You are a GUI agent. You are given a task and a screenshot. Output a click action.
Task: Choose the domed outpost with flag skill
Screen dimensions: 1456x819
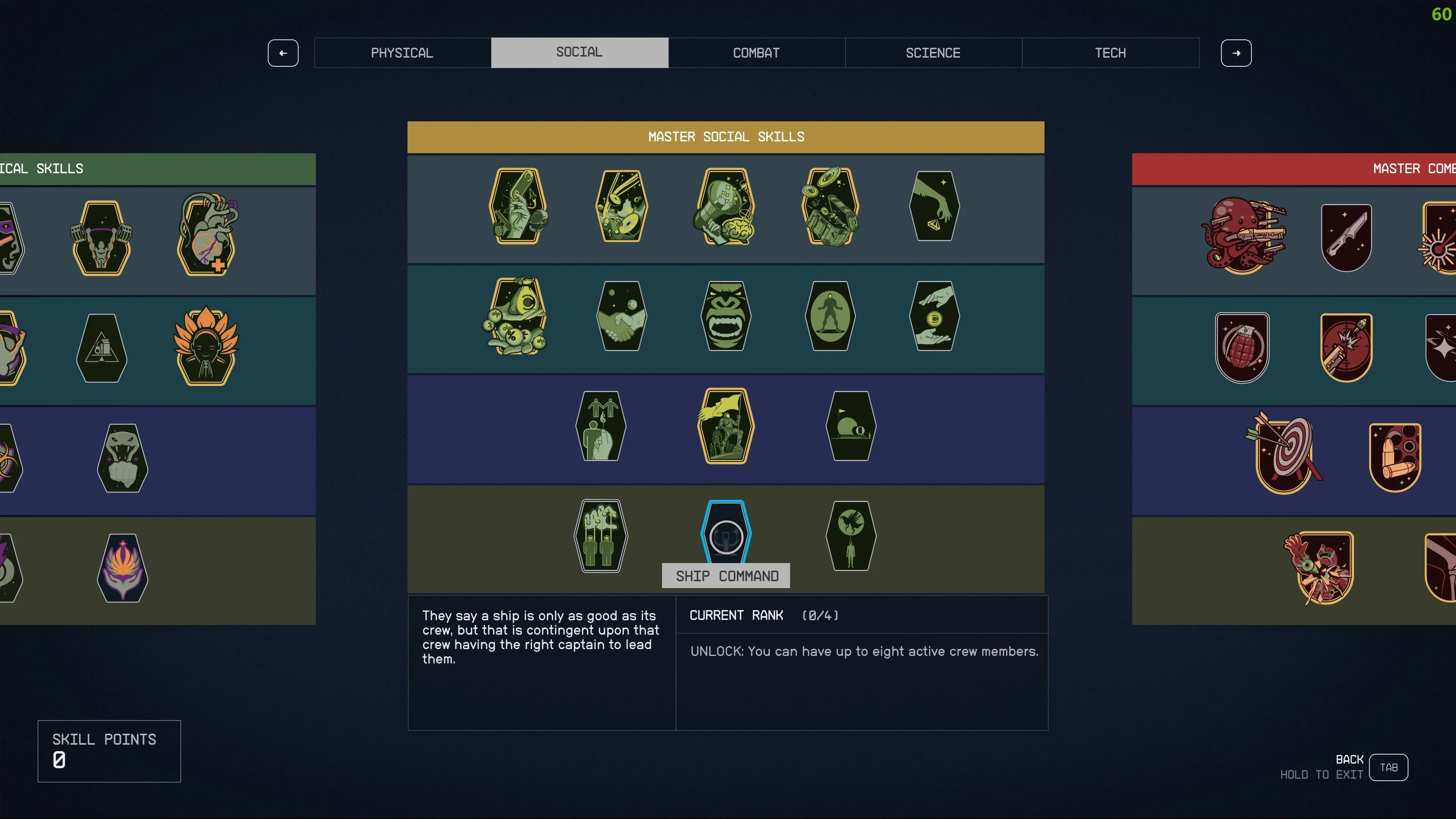point(850,425)
